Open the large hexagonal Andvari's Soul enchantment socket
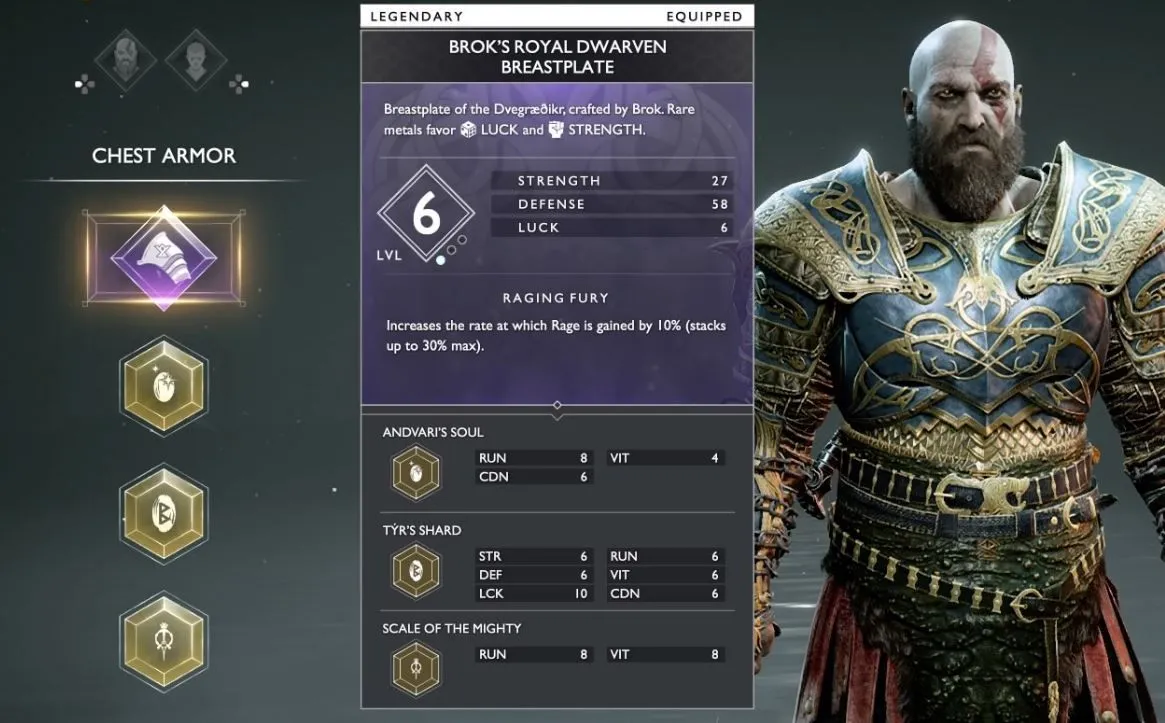1165x723 pixels. pos(164,385)
